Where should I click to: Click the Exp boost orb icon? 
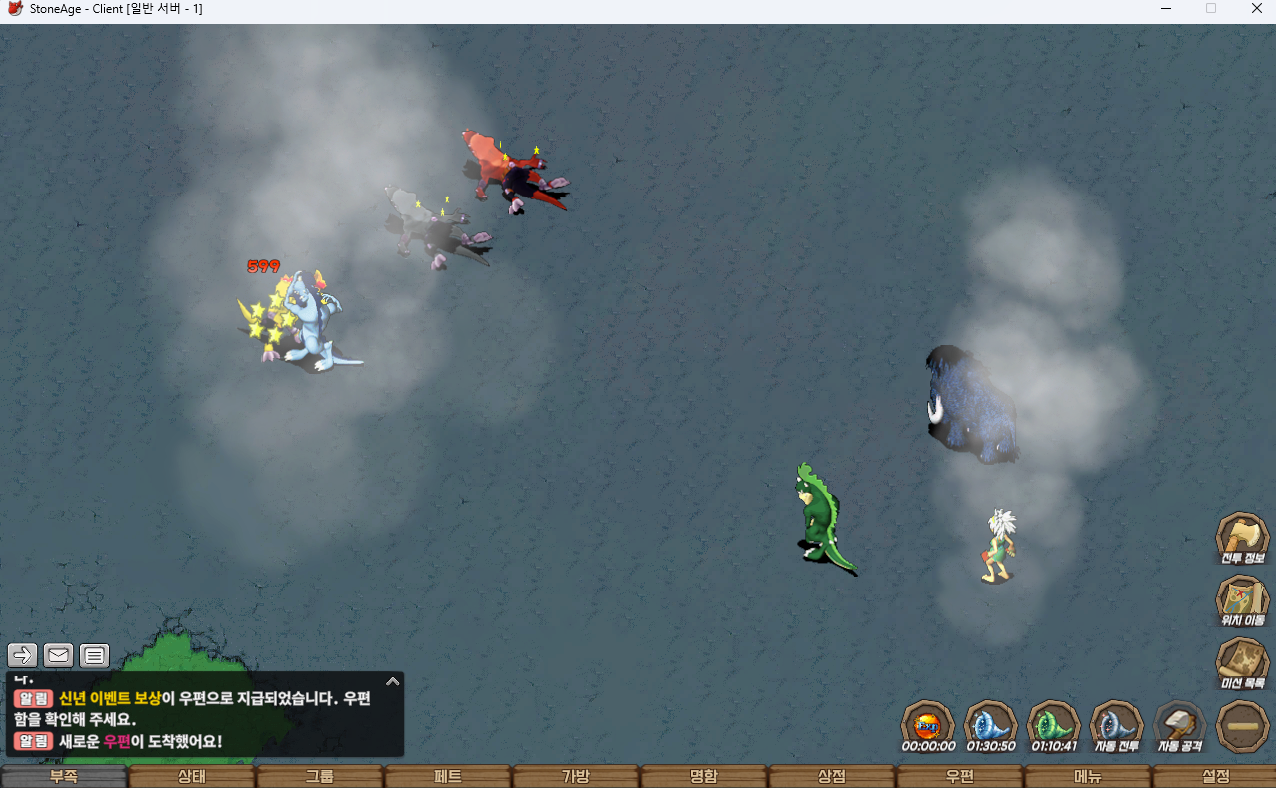coord(927,724)
